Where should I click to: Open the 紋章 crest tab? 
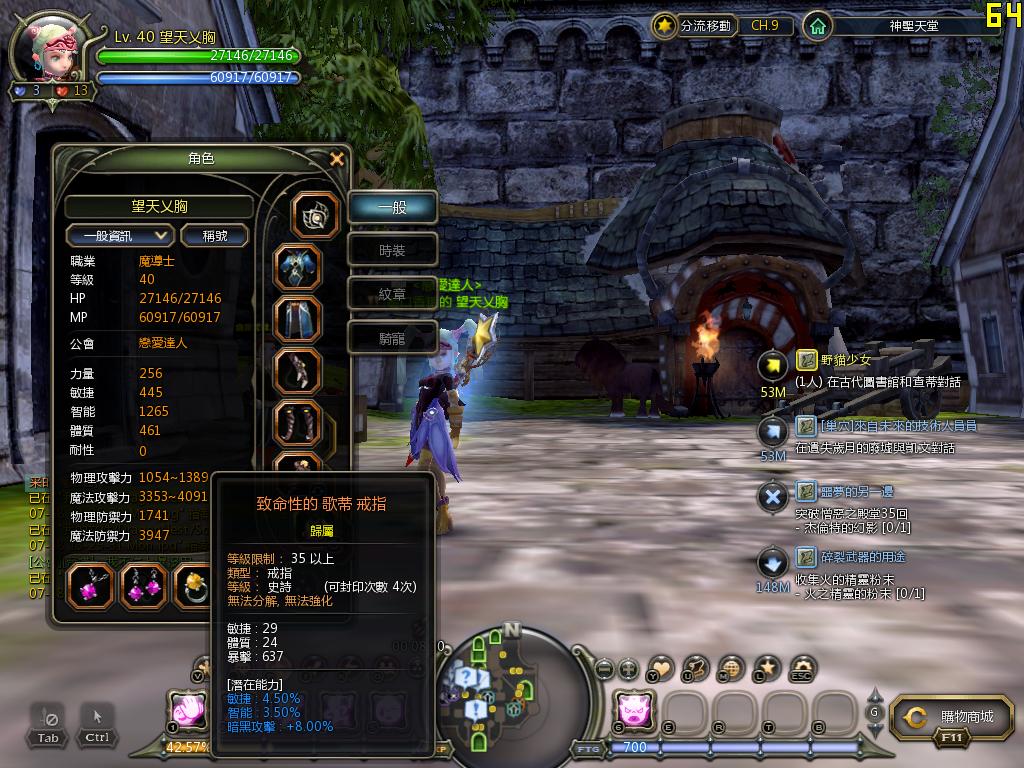[392, 294]
